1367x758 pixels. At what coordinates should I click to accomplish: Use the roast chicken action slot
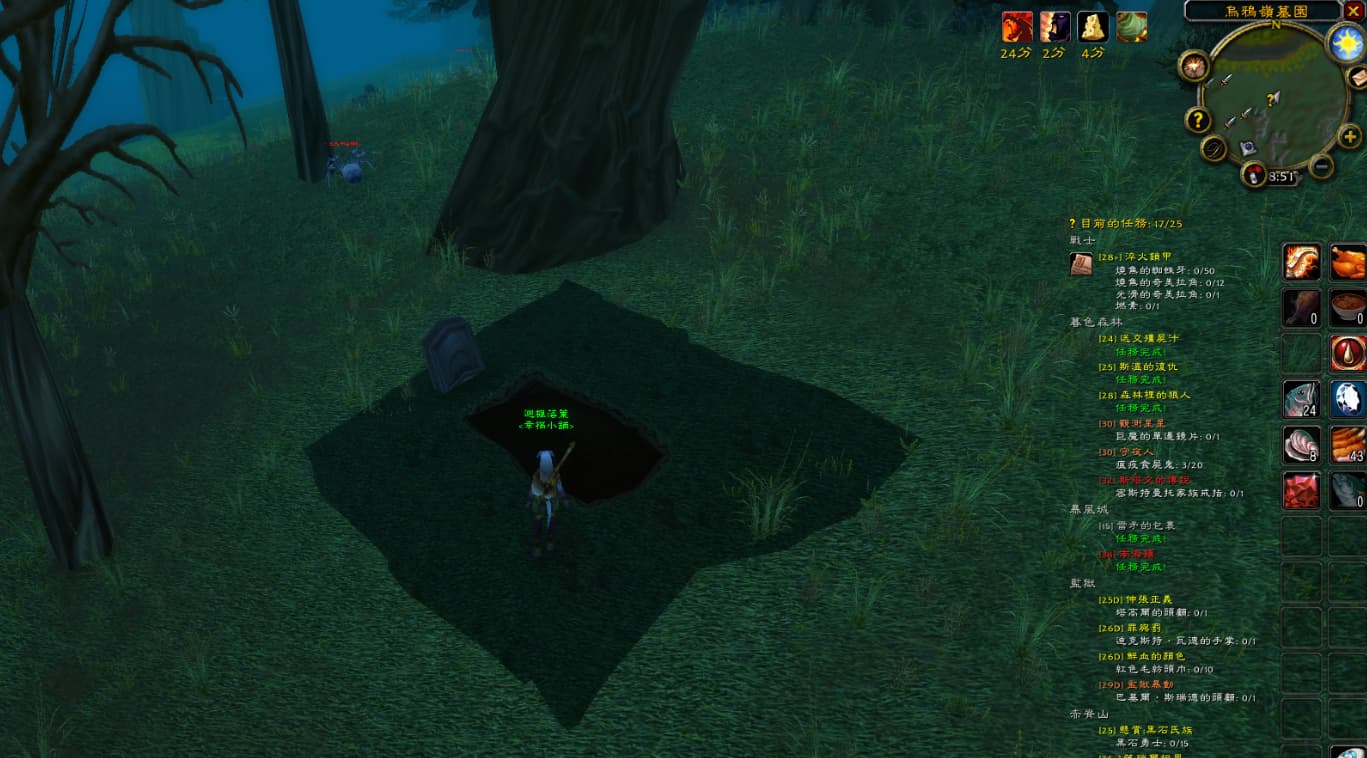click(x=1348, y=262)
